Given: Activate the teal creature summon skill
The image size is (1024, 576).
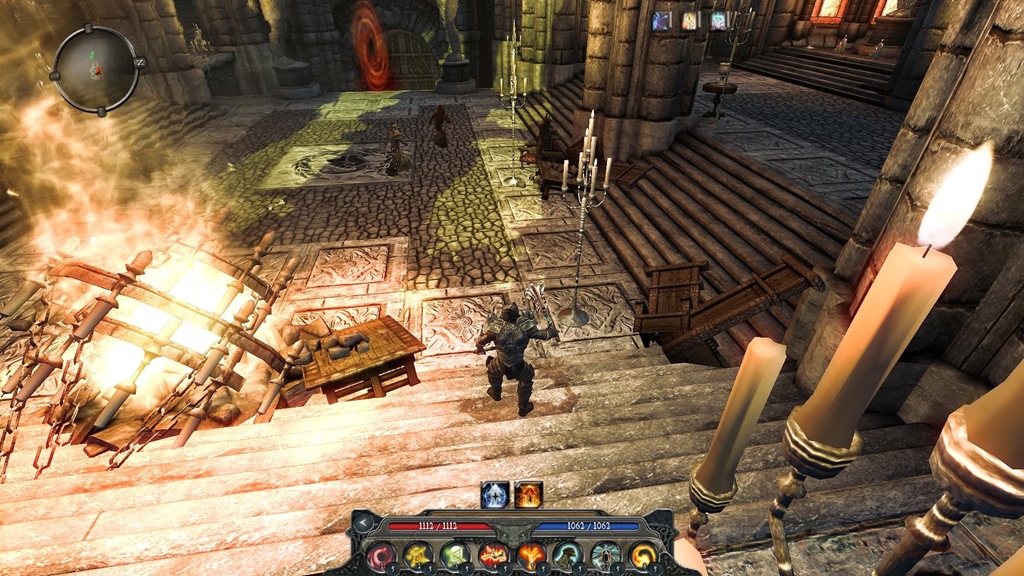Looking at the screenshot, I should 568,555.
